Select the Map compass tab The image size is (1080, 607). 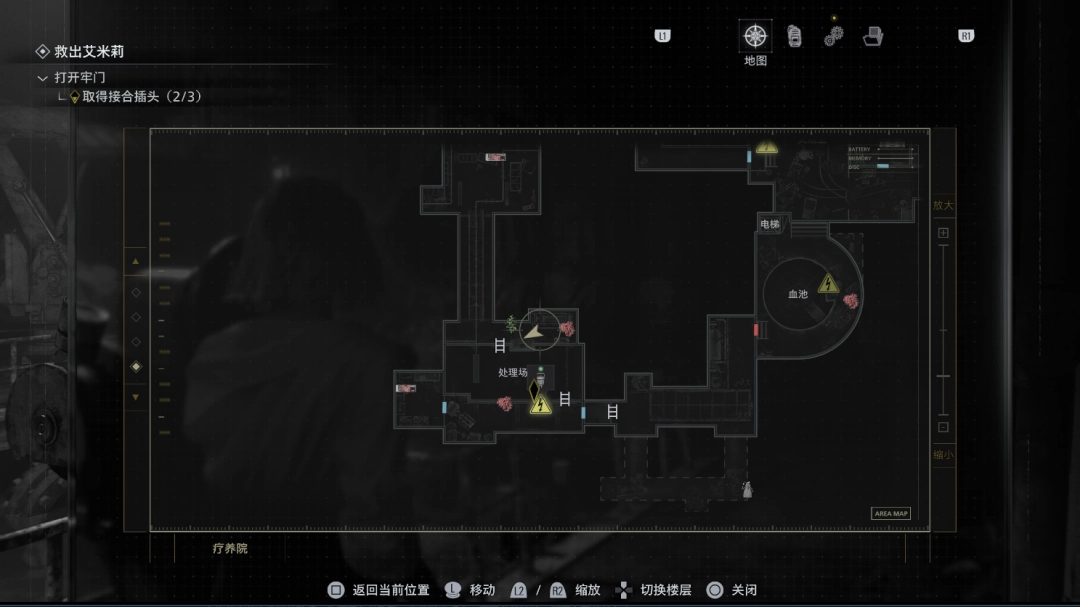(755, 36)
